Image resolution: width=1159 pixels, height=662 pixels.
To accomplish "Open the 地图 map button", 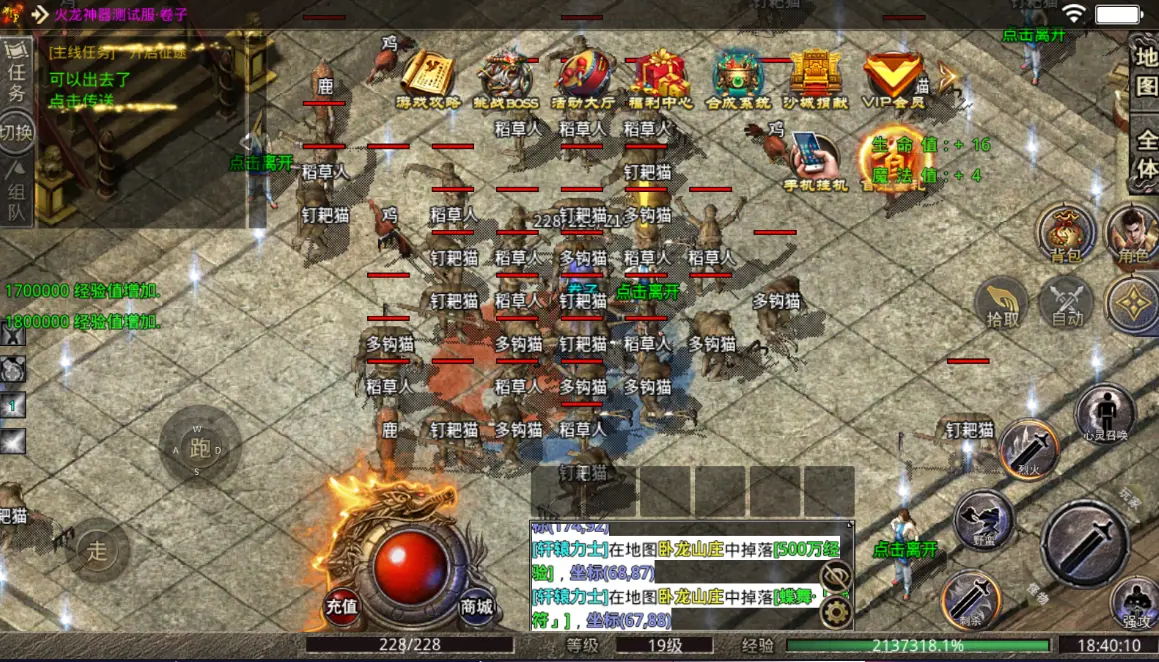I will tap(1145, 72).
